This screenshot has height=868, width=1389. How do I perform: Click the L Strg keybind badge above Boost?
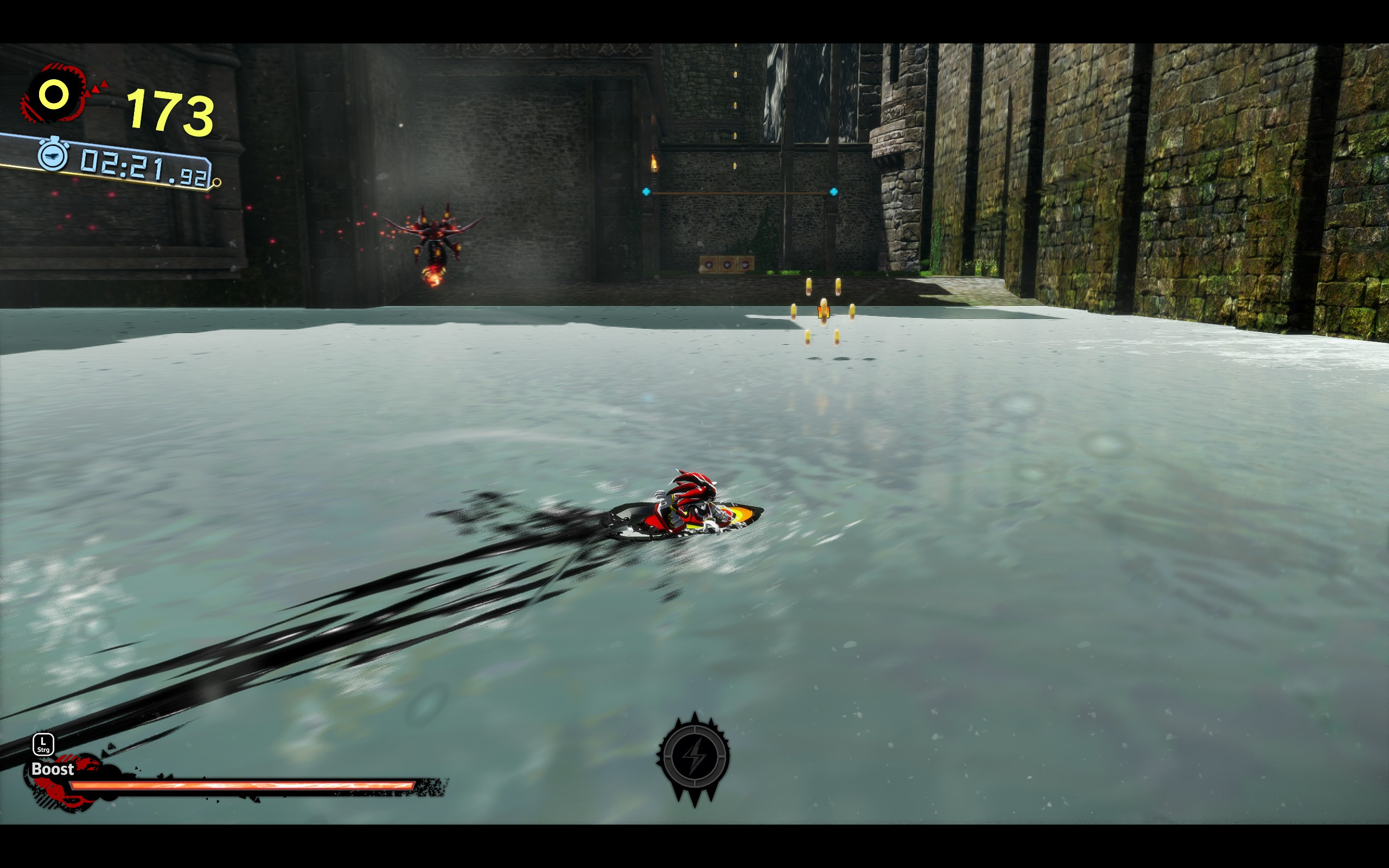(x=43, y=744)
